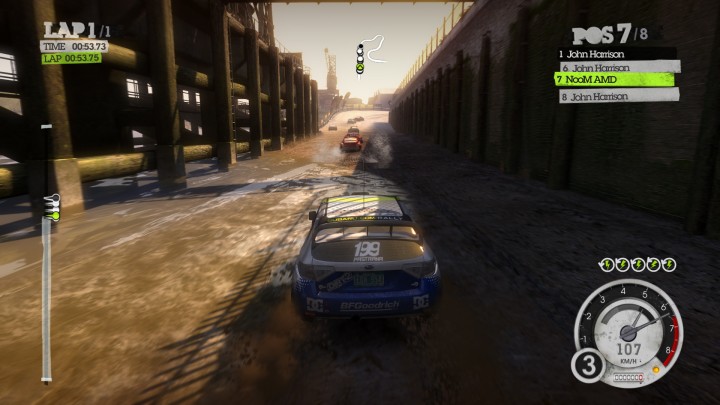Pick the 8 John Harrison standings row

click(617, 96)
